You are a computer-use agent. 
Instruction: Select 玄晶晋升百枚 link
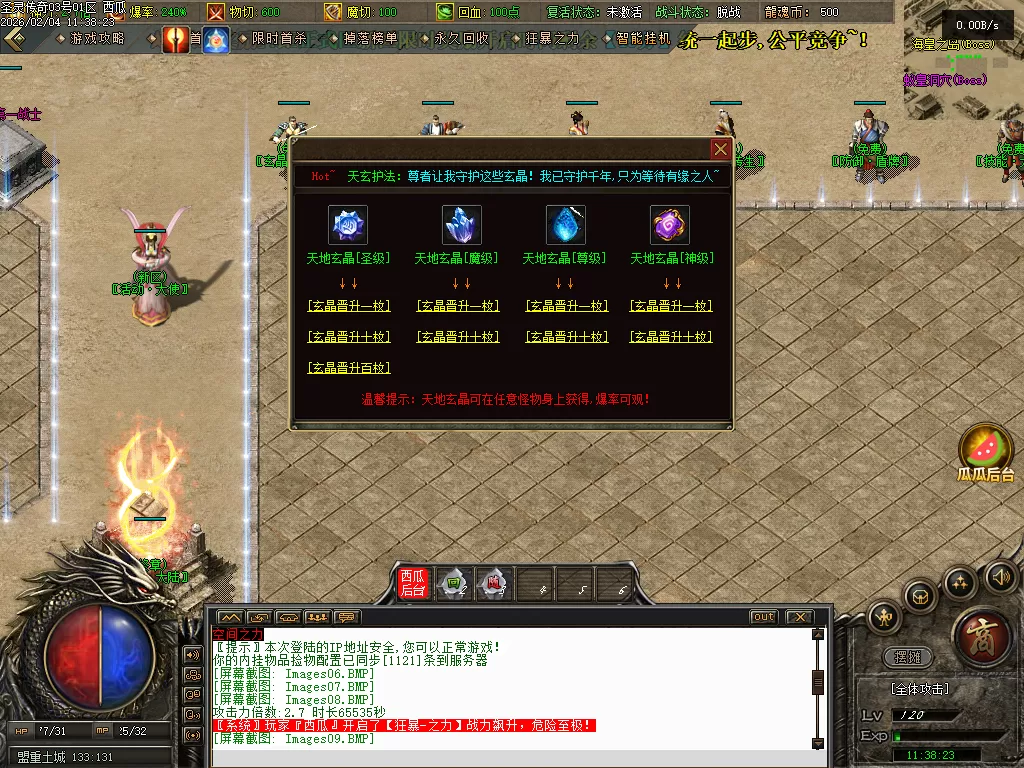(x=348, y=368)
